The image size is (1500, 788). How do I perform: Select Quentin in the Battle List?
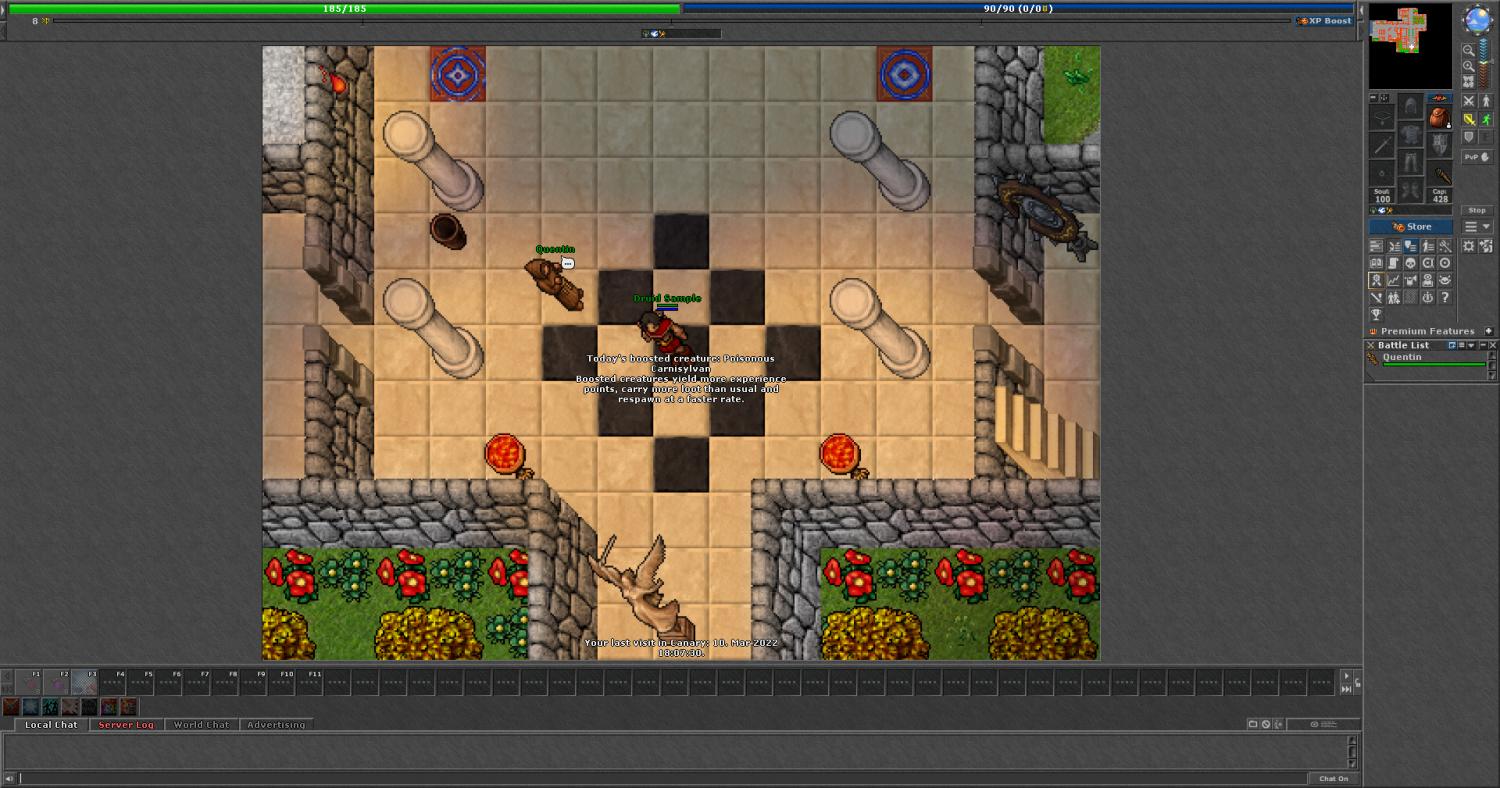coord(1402,358)
